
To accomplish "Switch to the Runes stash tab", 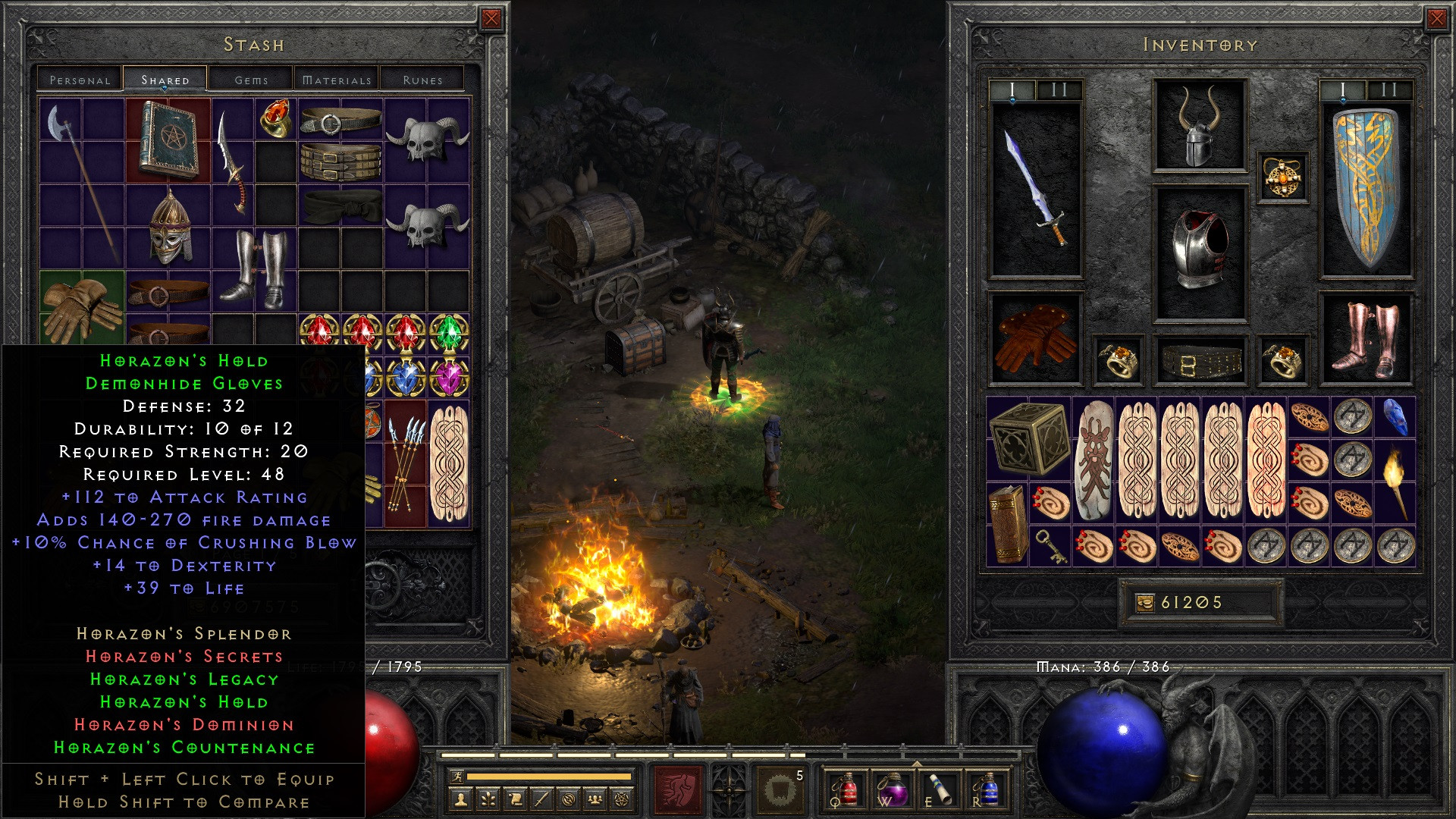I will (x=422, y=79).
